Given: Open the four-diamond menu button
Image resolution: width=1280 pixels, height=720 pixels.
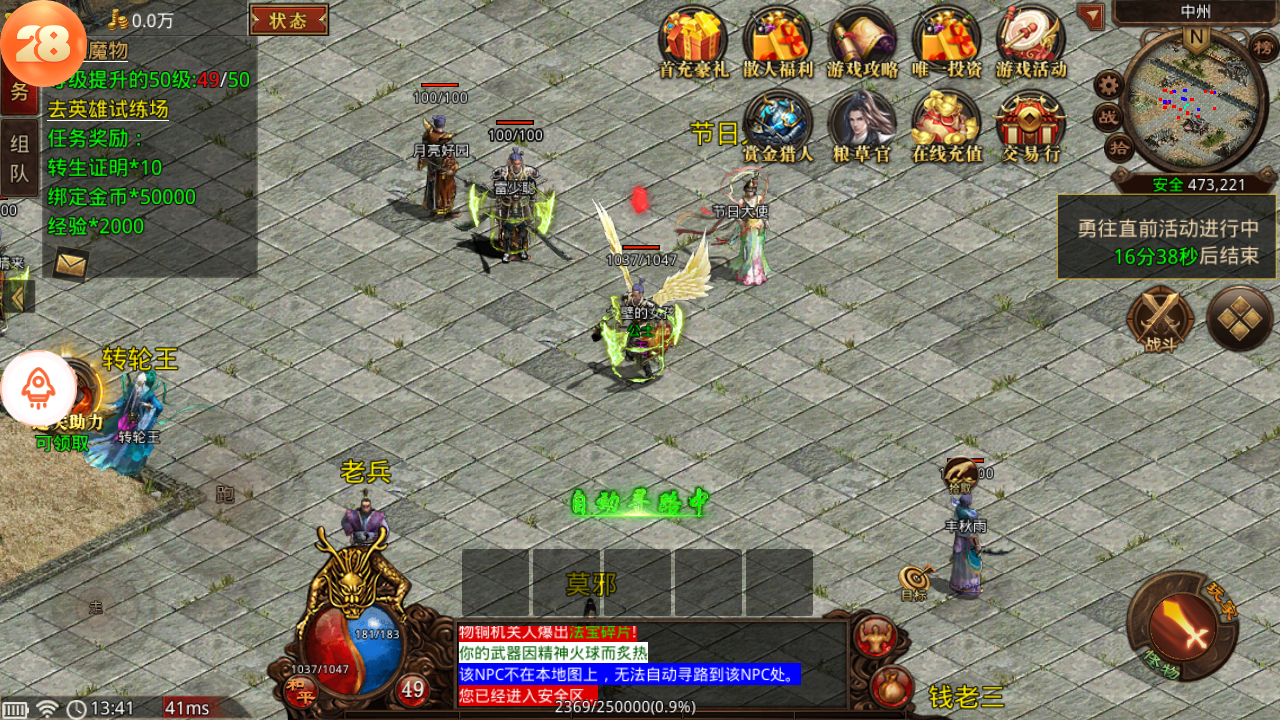Looking at the screenshot, I should [1239, 320].
